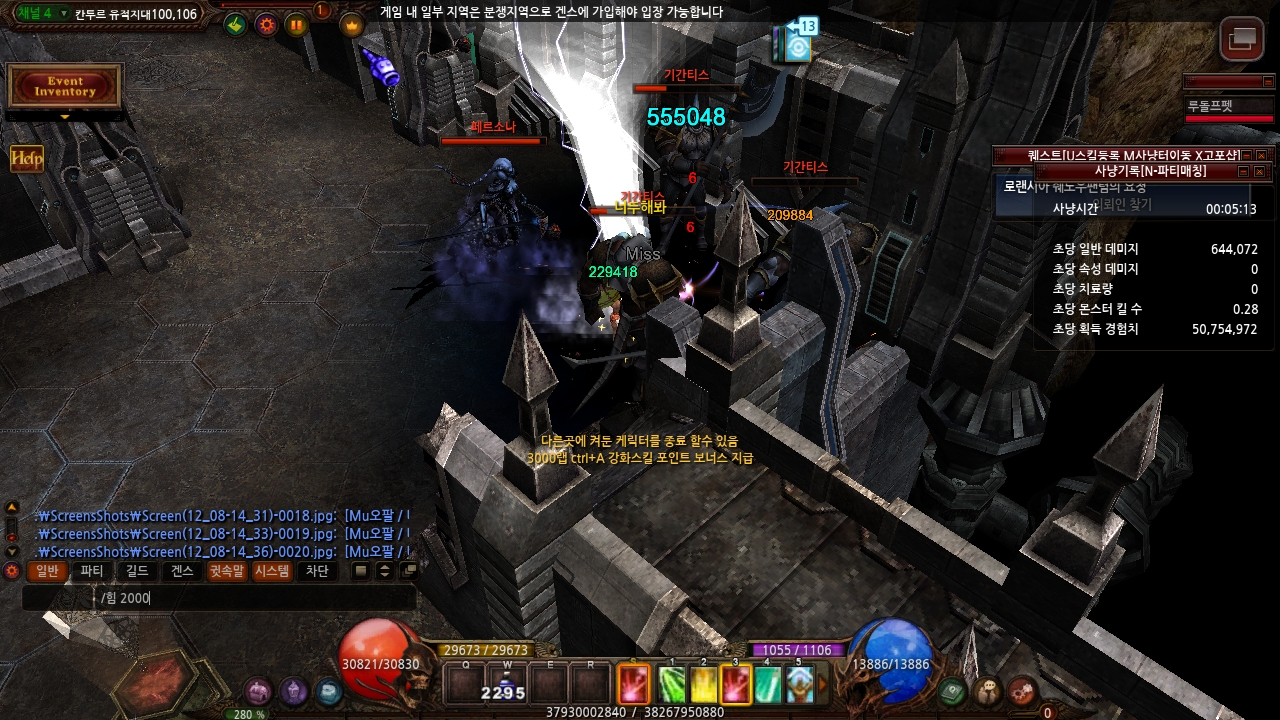Click the golden crown icon
This screenshot has width=1280, height=720.
[x=352, y=25]
